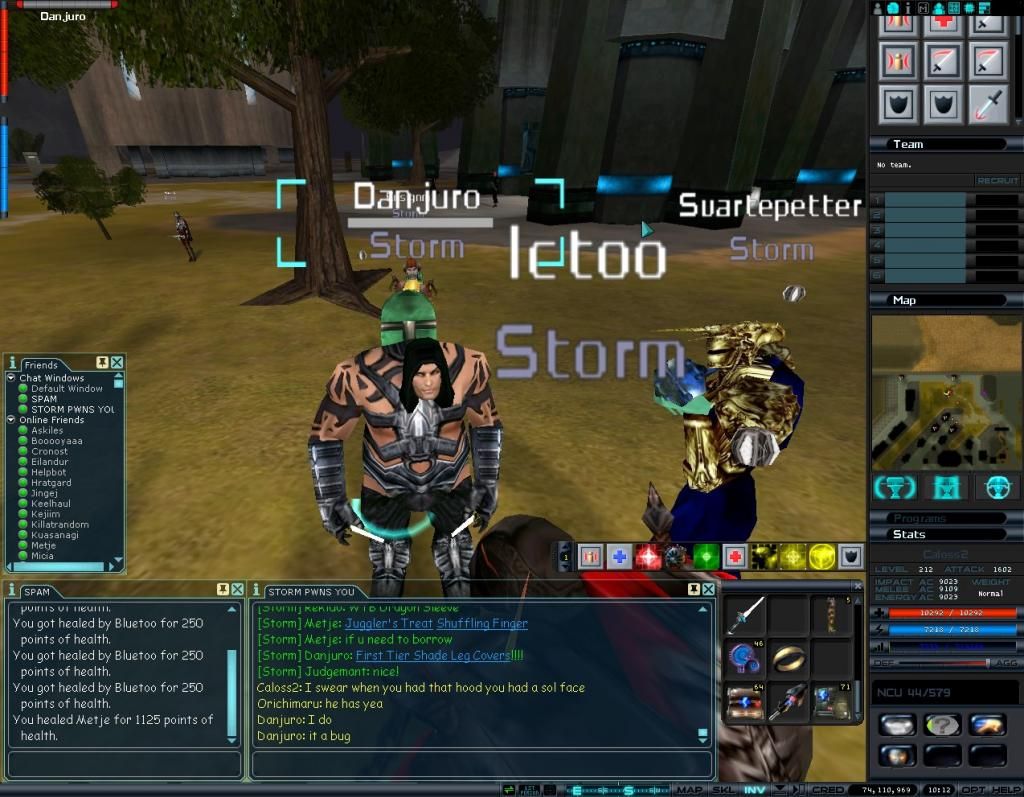
Task: Close the STORM PWNS YOU chat window
Action: pyautogui.click(x=709, y=590)
